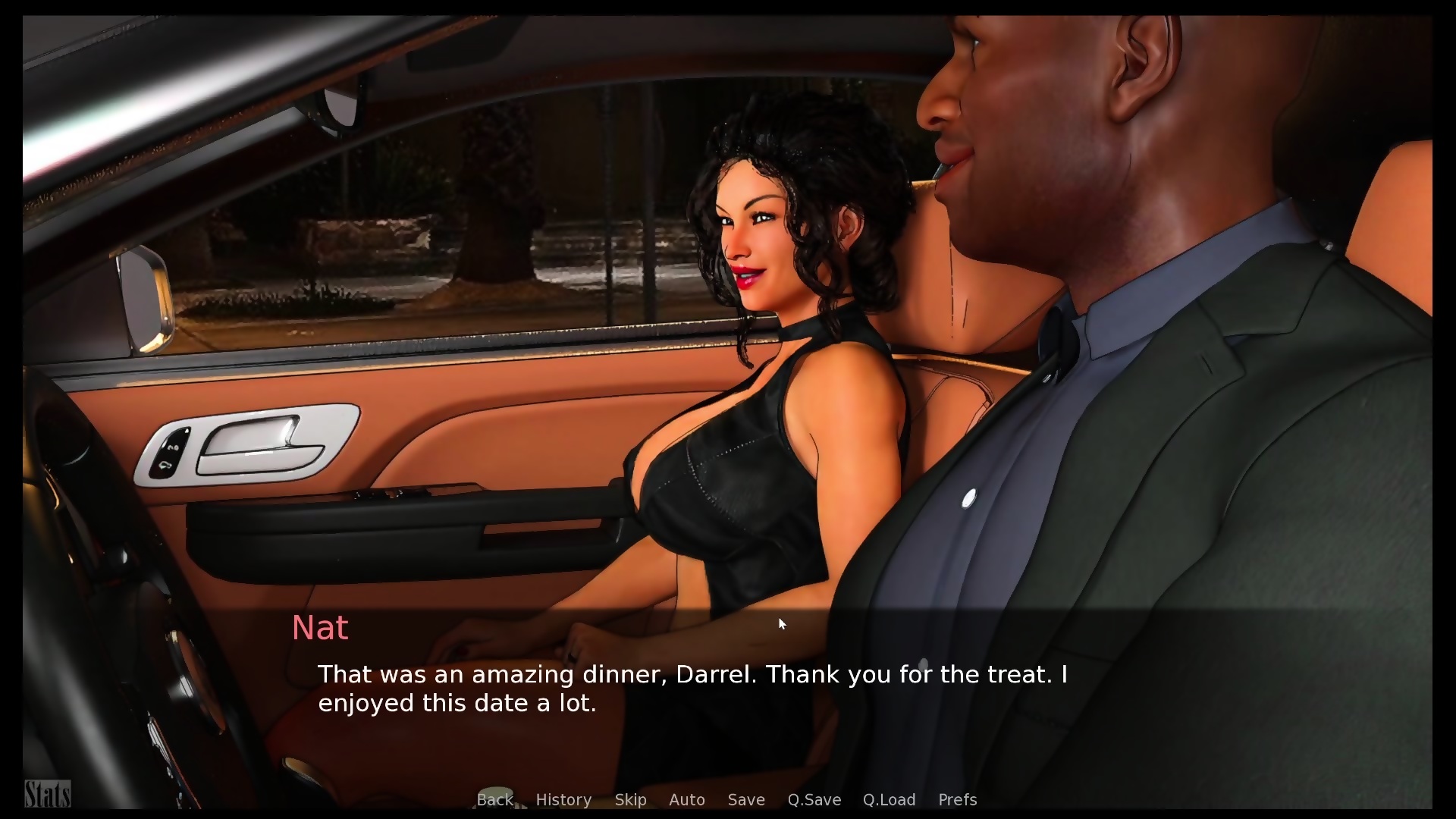Quick save with Q.Save
This screenshot has width=1456, height=819.
coord(814,799)
